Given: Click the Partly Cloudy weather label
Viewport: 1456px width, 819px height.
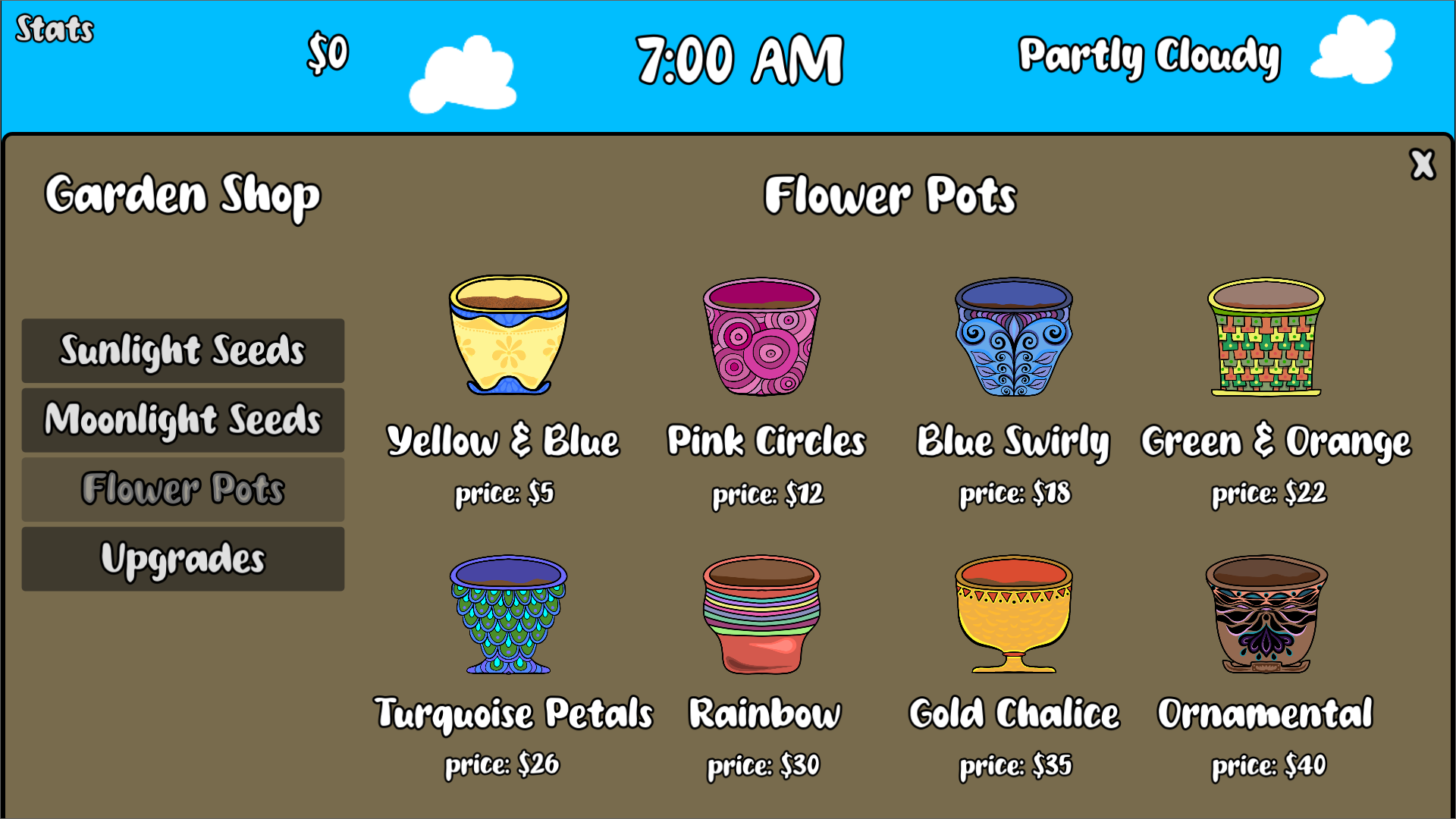Looking at the screenshot, I should pyautogui.click(x=1148, y=55).
